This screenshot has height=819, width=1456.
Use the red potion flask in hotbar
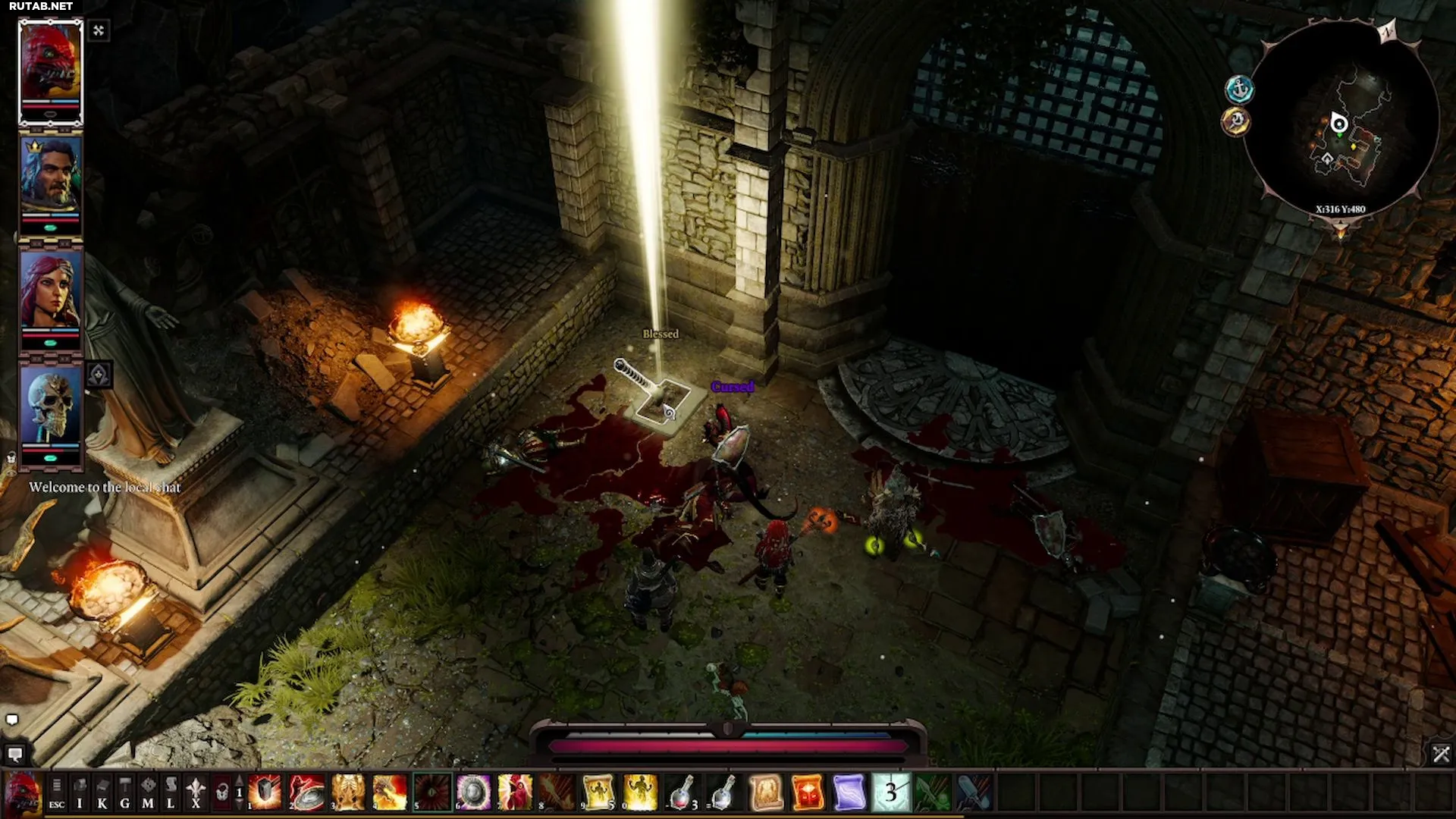tap(682, 792)
